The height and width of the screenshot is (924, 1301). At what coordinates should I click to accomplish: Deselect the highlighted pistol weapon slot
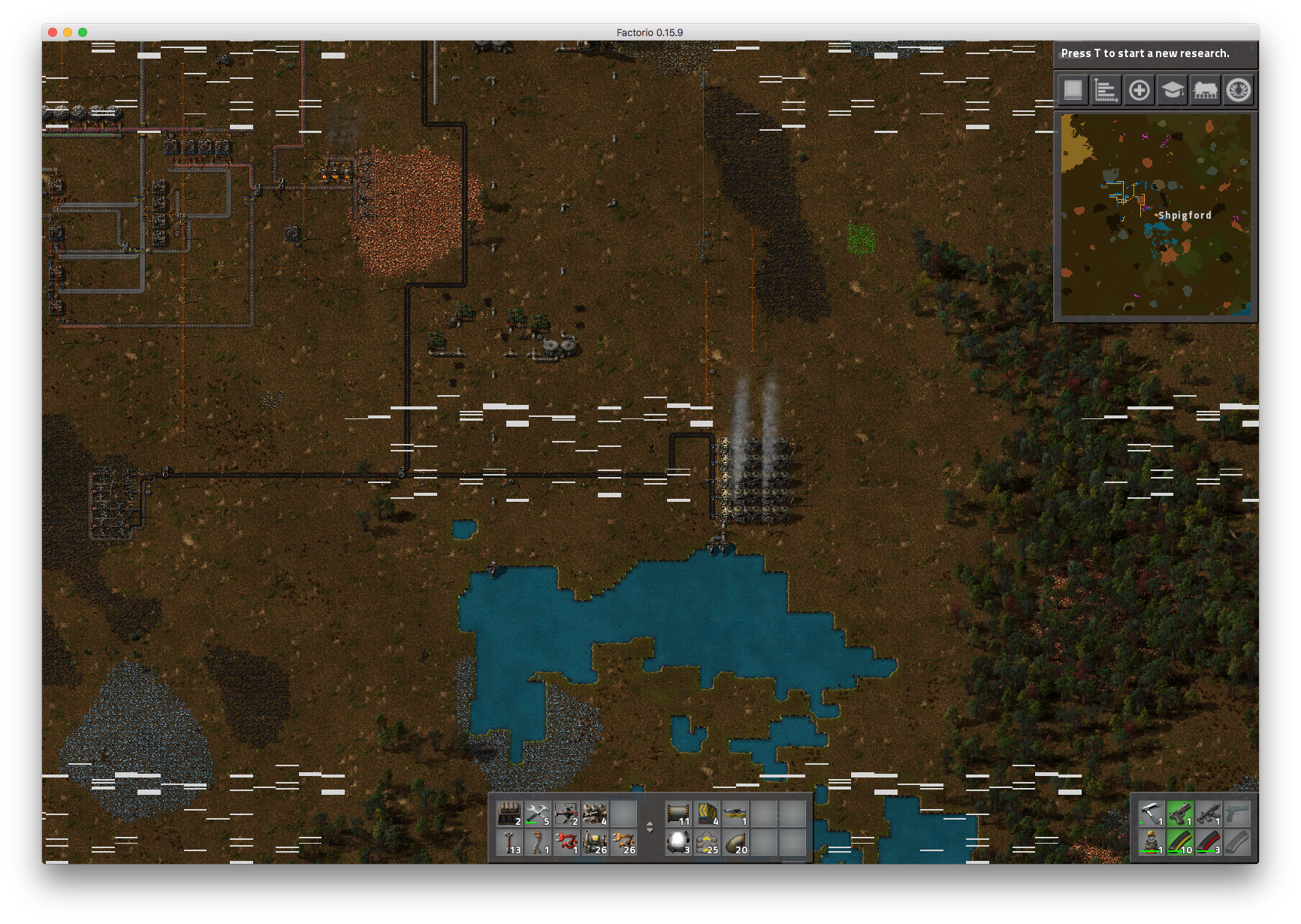1180,814
